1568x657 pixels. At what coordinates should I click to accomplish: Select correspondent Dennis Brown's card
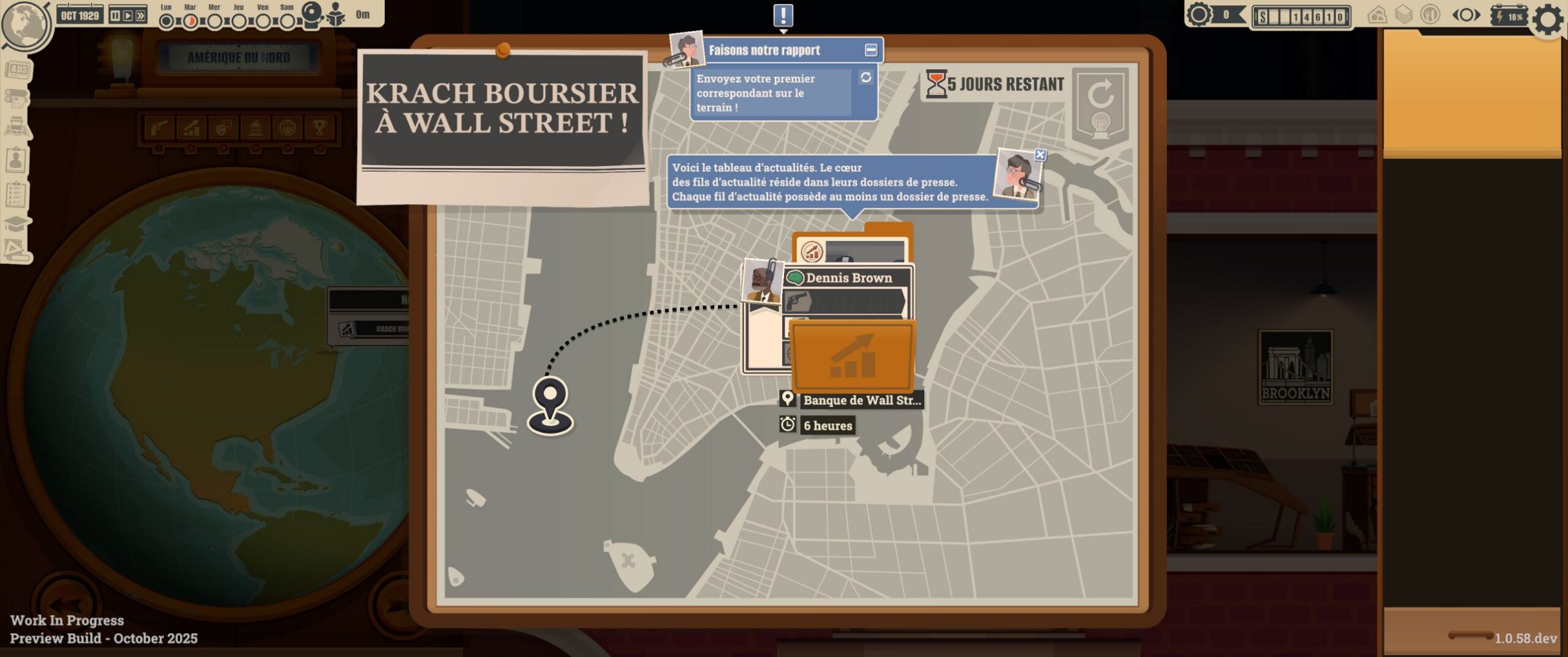point(848,278)
